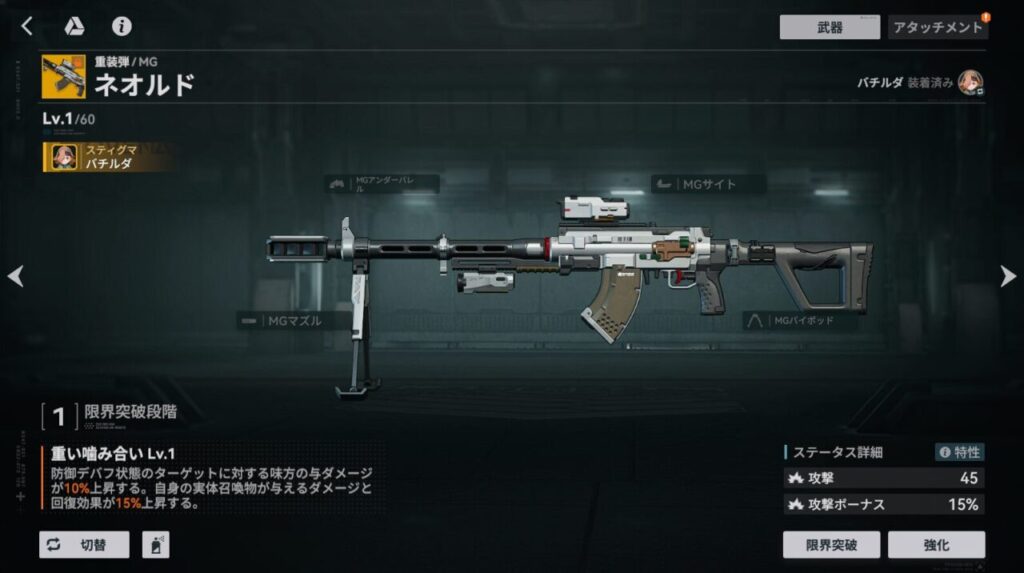Switch to the アタッチメント tab
Viewport: 1024px width, 573px height.
pyautogui.click(x=937, y=27)
